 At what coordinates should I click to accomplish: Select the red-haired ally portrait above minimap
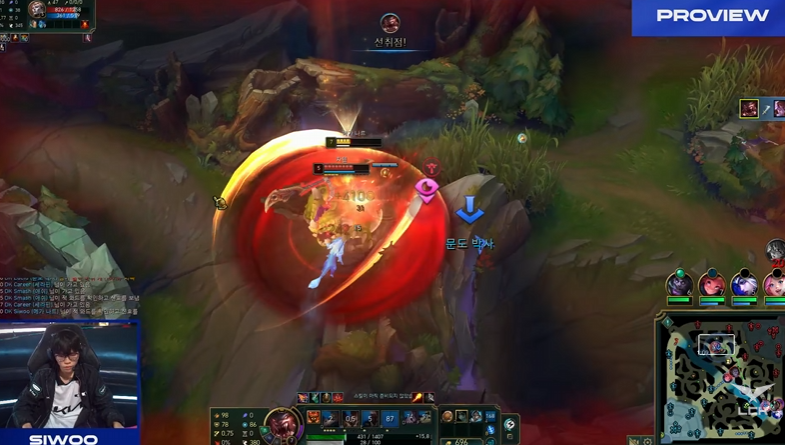point(711,285)
